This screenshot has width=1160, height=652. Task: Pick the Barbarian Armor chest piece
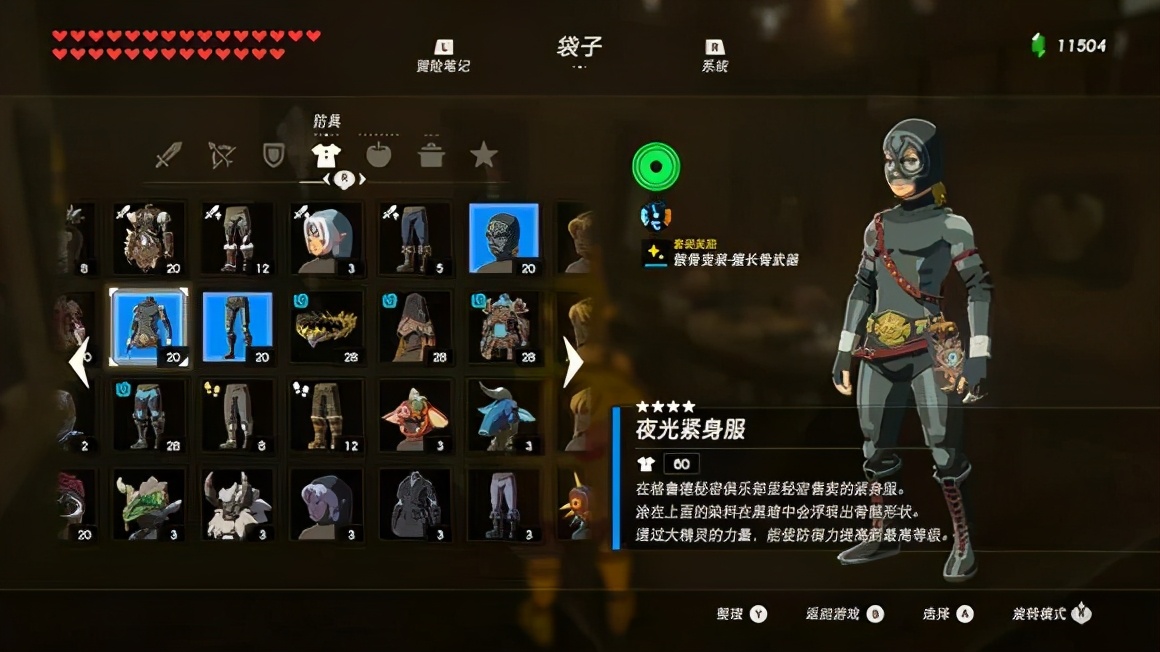click(148, 238)
